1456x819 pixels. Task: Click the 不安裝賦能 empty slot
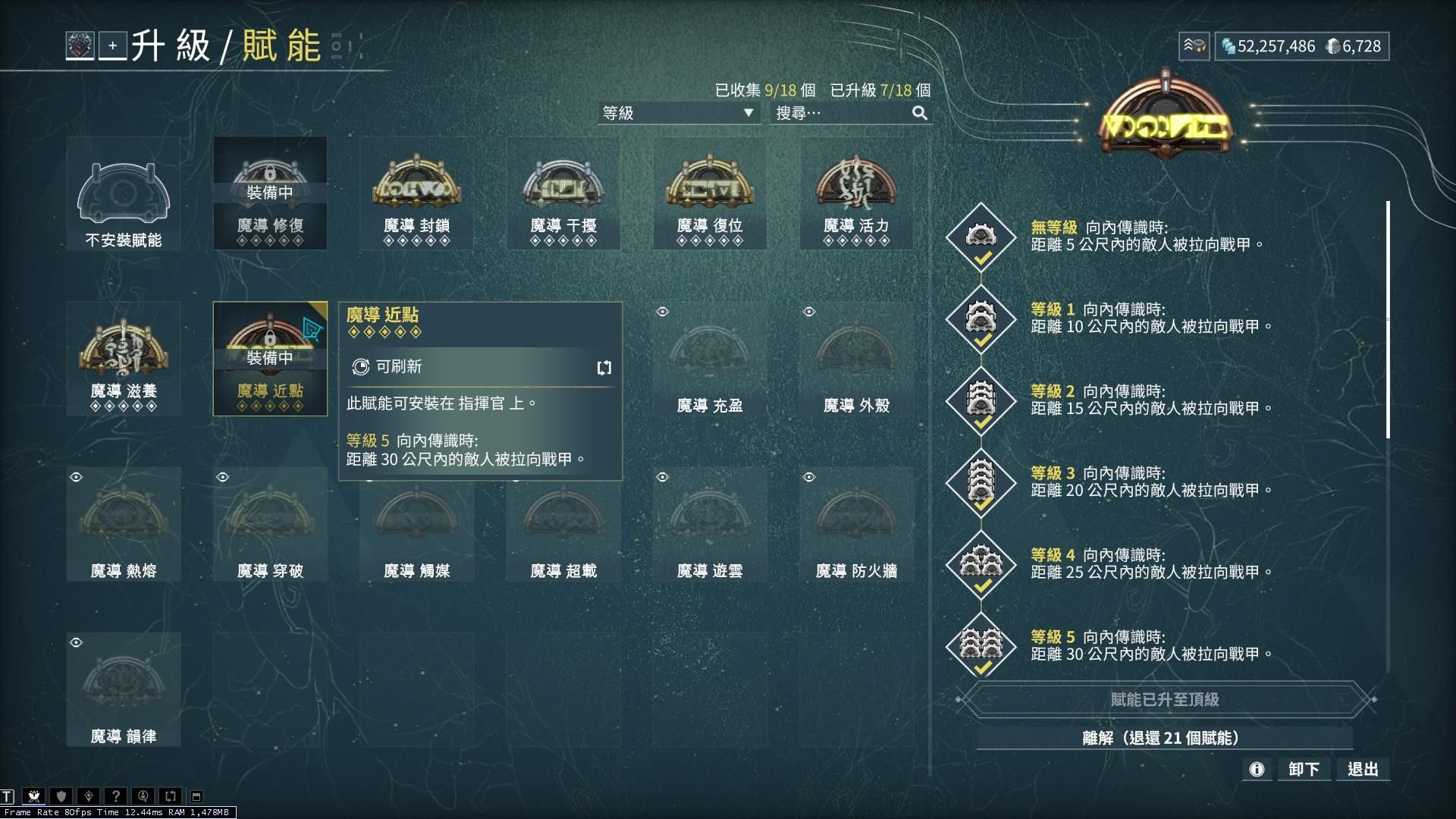tap(123, 193)
